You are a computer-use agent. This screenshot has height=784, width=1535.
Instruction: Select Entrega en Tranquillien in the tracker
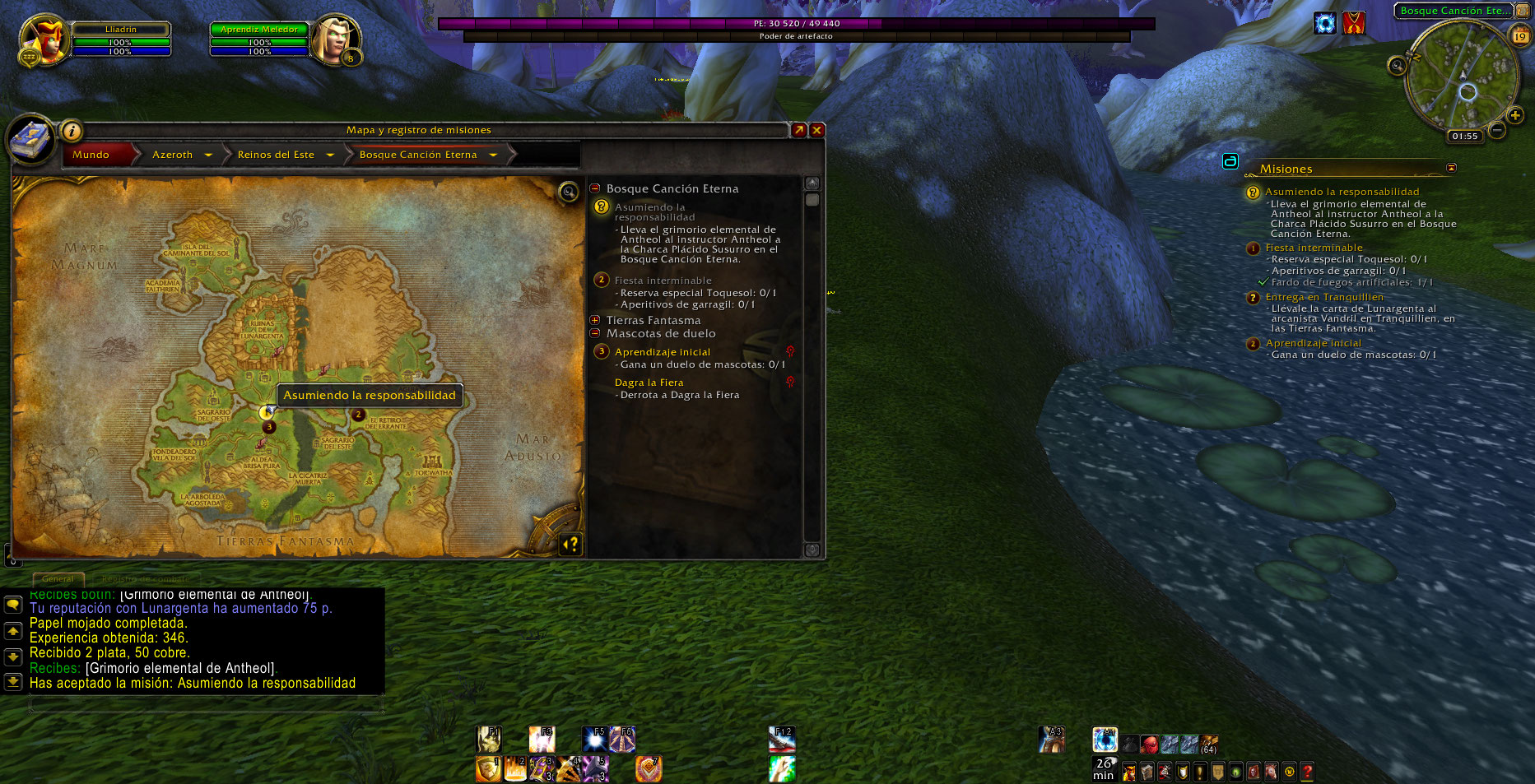(x=1324, y=297)
